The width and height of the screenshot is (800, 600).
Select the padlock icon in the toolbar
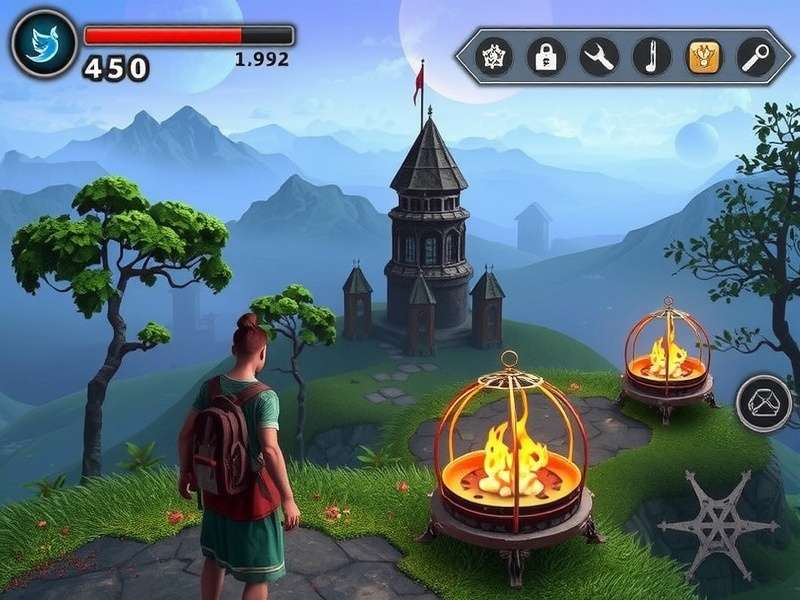pos(546,57)
